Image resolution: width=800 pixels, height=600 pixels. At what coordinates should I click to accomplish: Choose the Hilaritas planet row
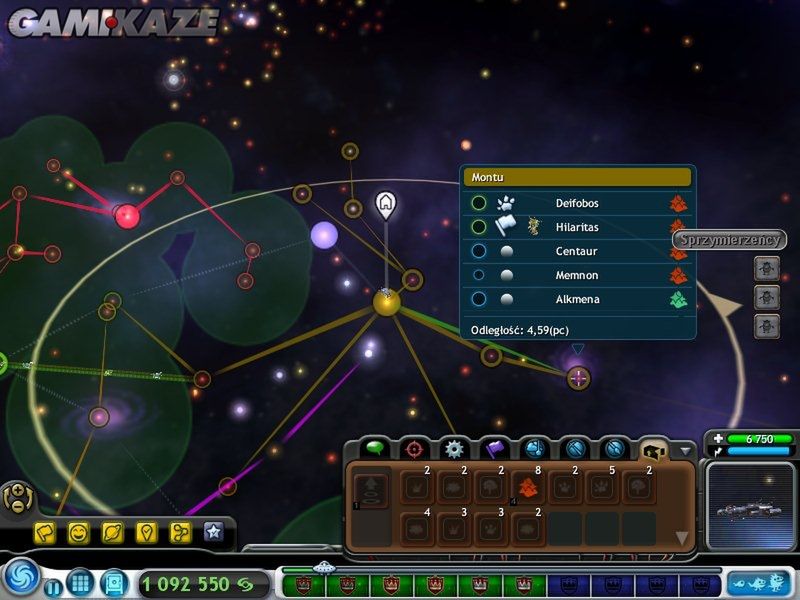point(578,227)
